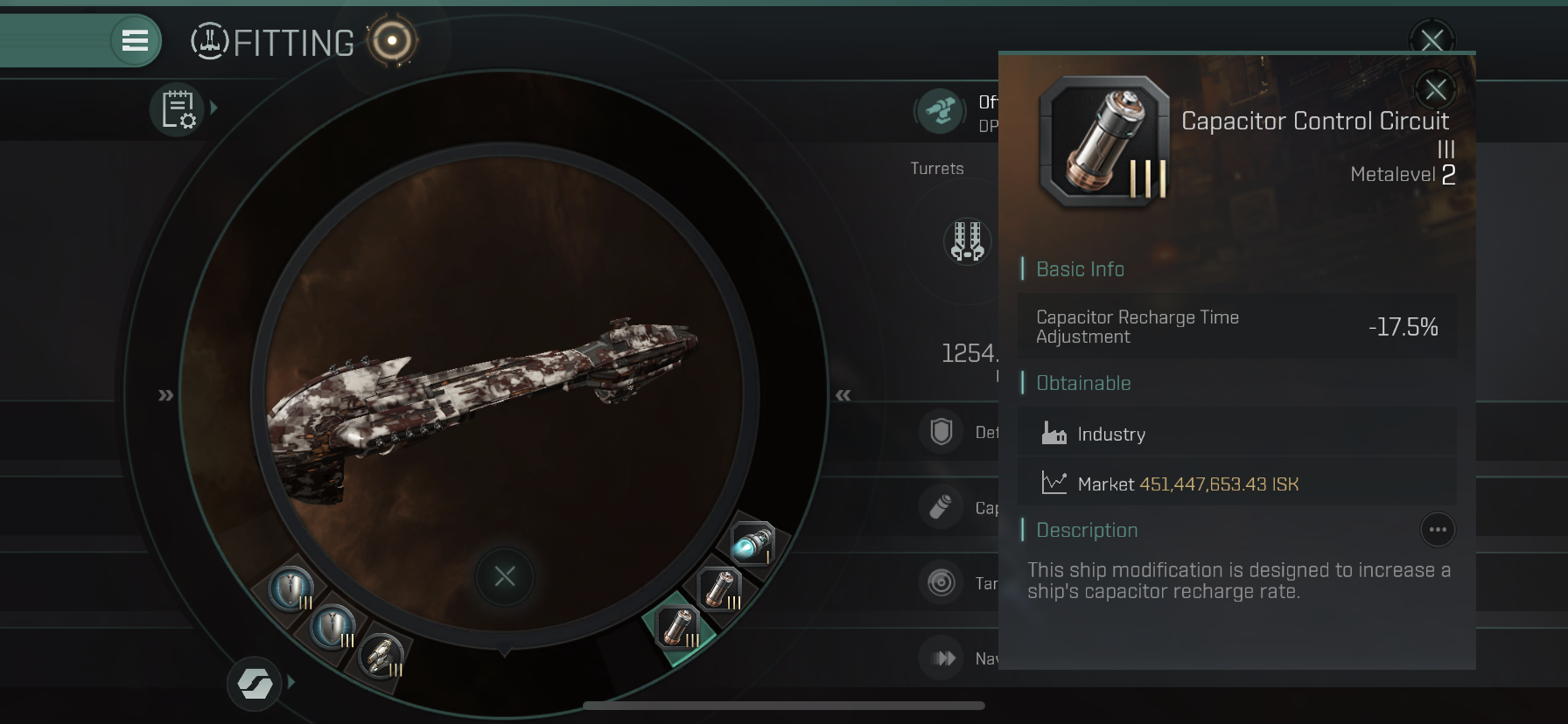Open the fitting presets clipboard icon
The image size is (1568, 724).
(x=178, y=110)
